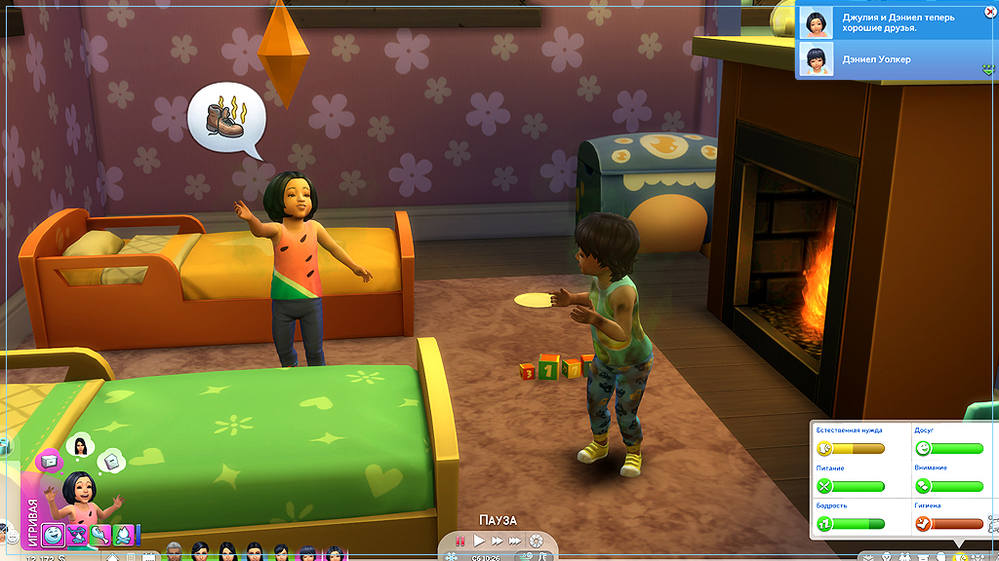The height and width of the screenshot is (561, 999).
Task: Pause the game with the red pause button
Action: (461, 541)
